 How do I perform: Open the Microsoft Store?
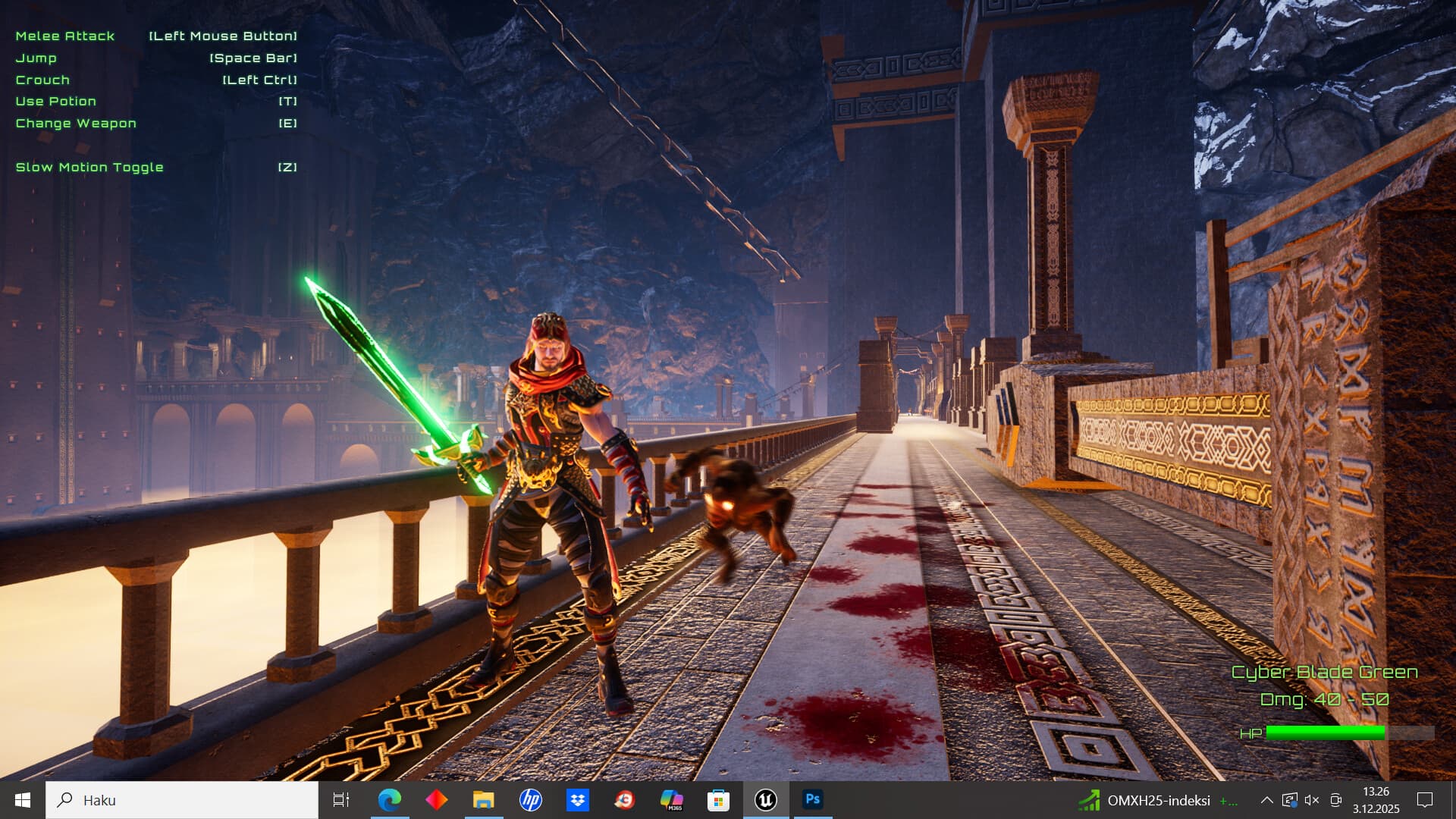(718, 799)
